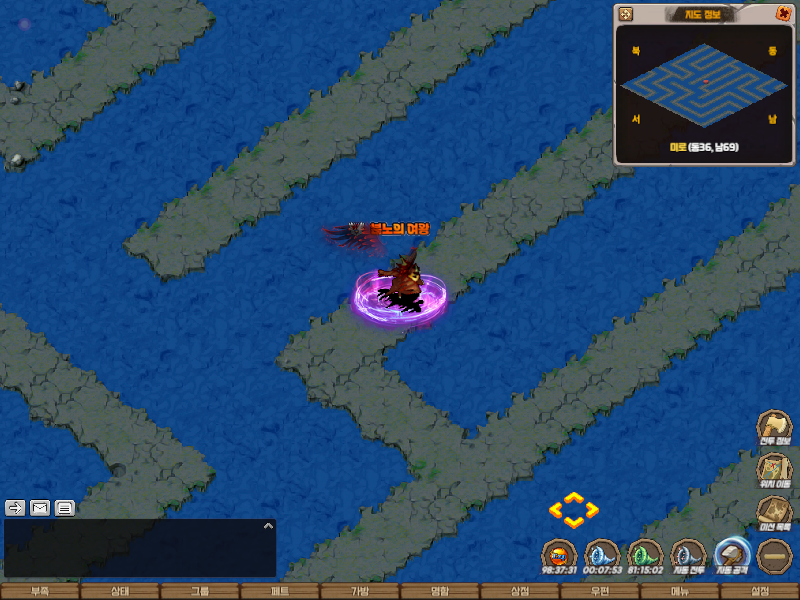
Task: Open the 우편 mail menu
Action: [x=600, y=591]
